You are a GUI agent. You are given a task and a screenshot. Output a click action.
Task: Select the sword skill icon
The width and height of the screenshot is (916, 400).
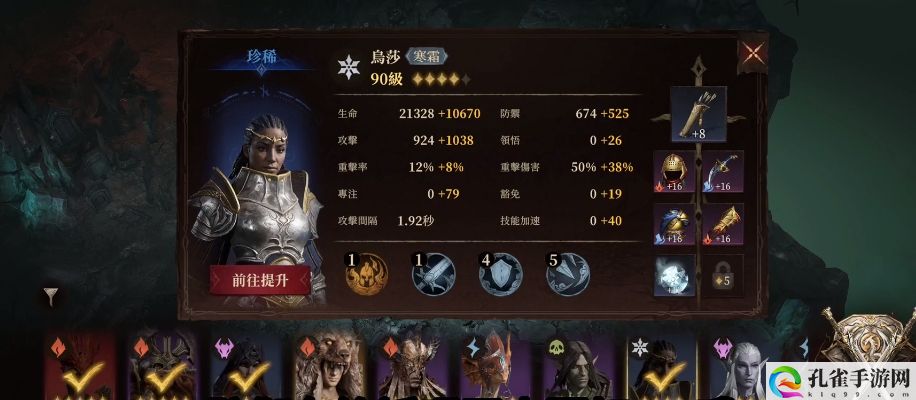click(434, 273)
